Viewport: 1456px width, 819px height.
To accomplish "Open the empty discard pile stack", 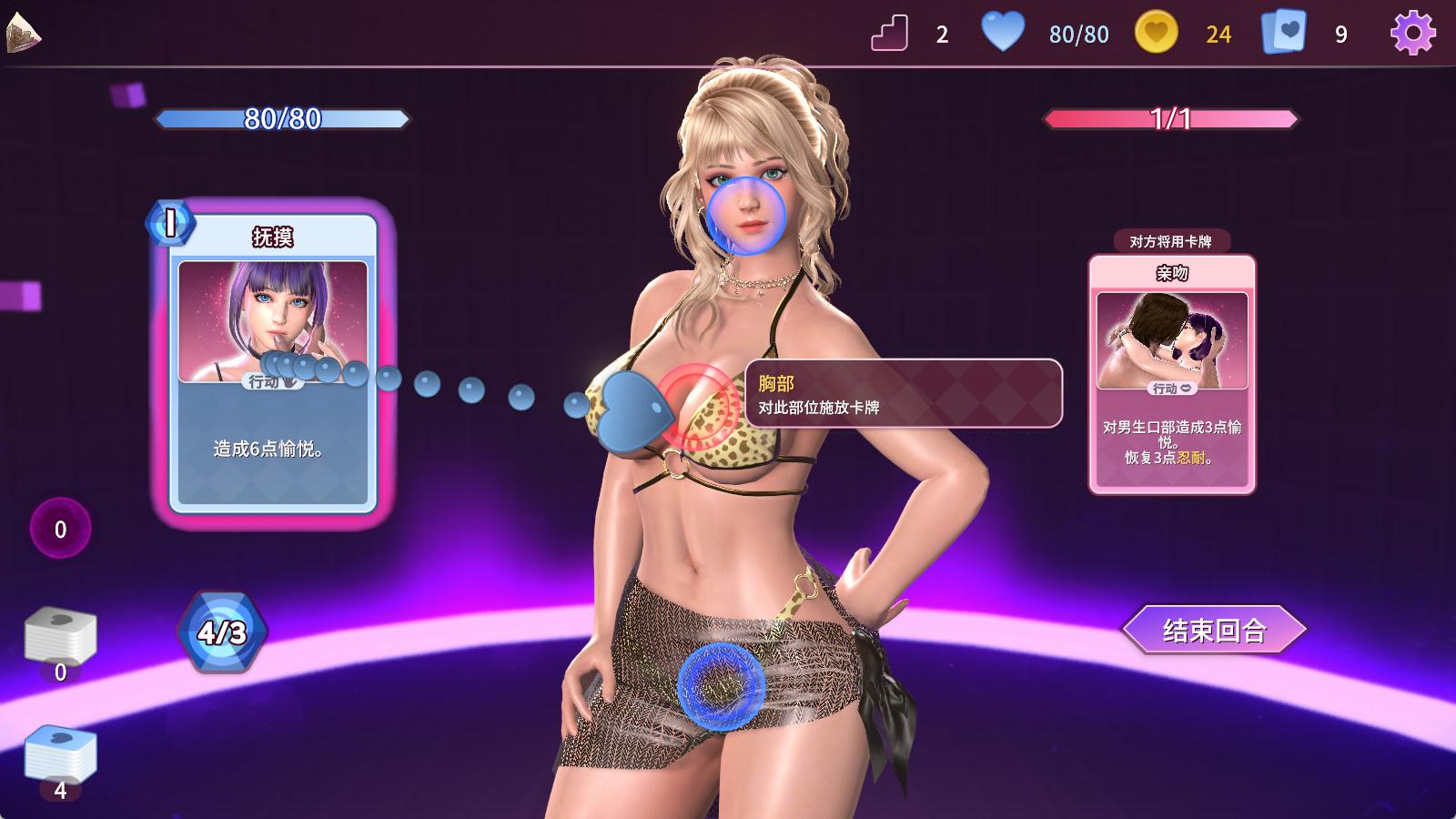I will click(x=60, y=637).
